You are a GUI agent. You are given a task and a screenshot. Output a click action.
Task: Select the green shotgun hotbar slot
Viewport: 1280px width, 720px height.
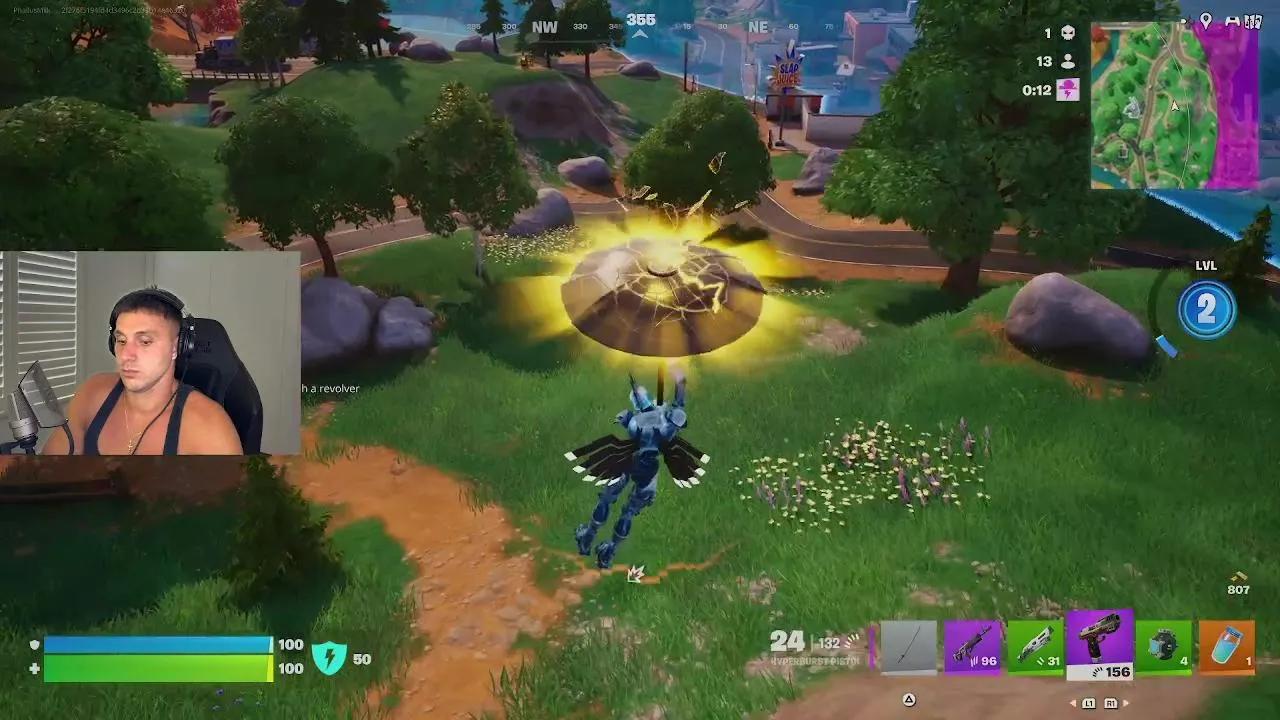[x=1035, y=644]
